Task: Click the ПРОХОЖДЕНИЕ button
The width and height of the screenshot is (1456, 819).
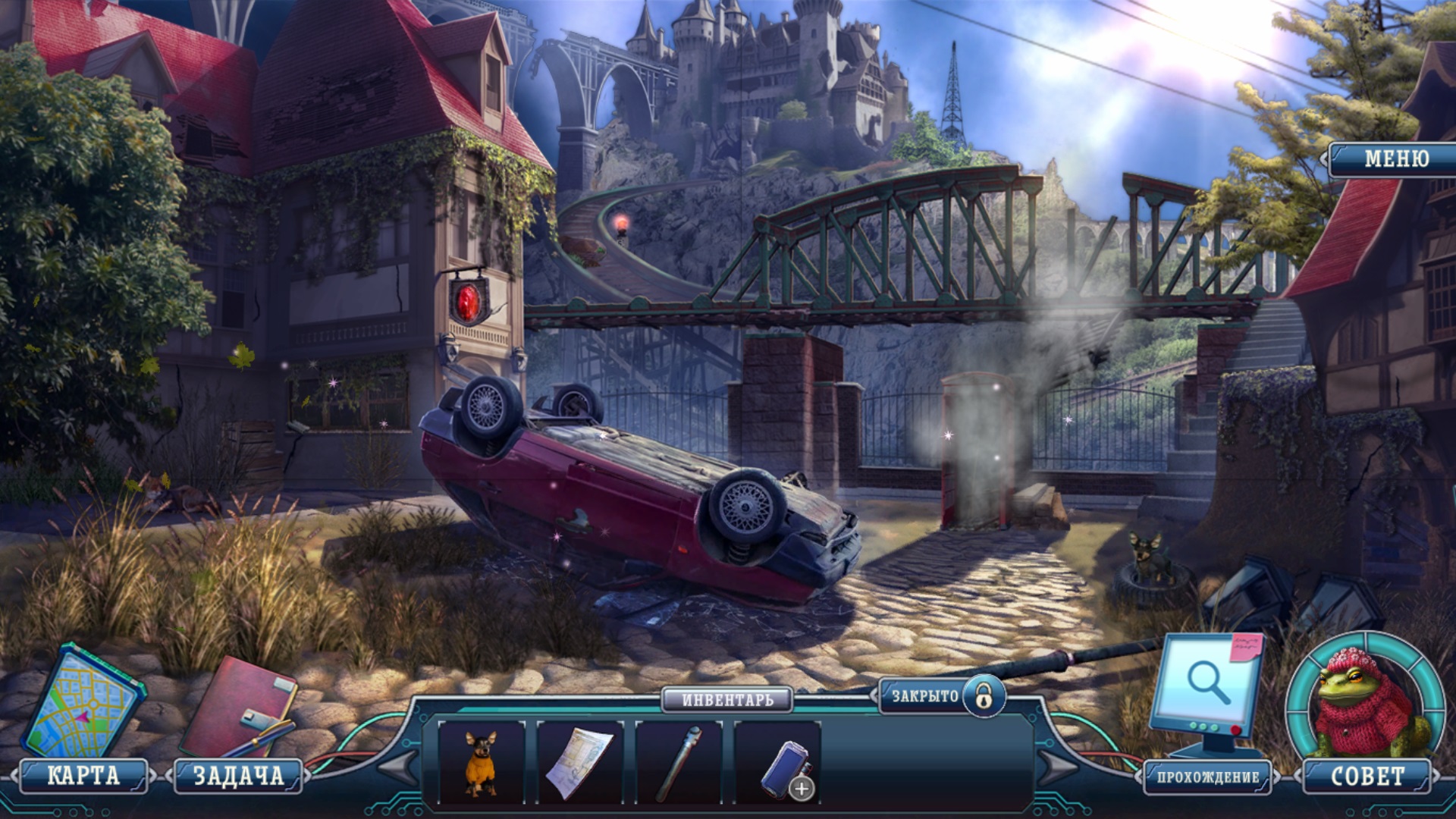Action: point(1207,777)
